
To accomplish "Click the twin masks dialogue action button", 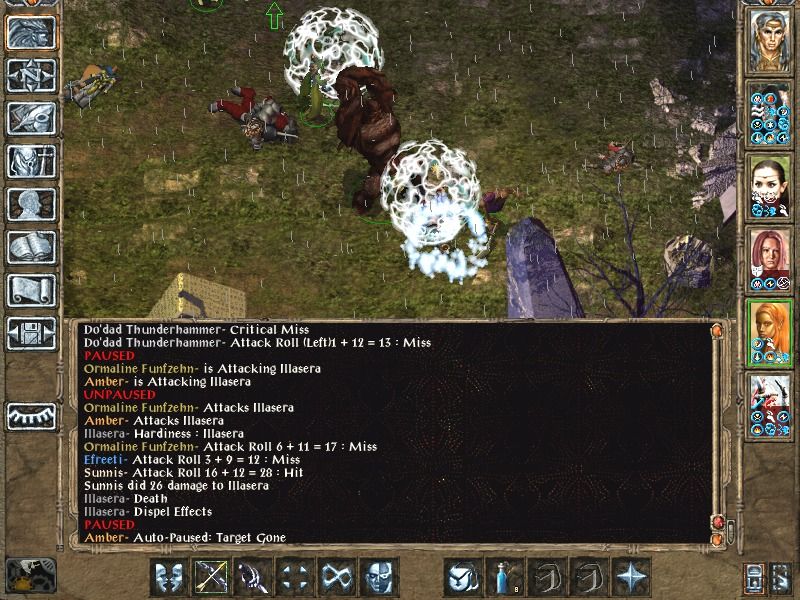I will (x=170, y=577).
